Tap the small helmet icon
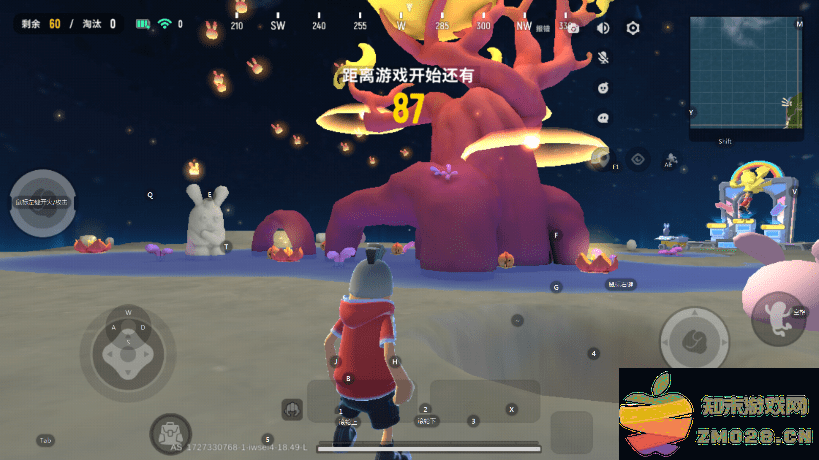The width and height of the screenshot is (819, 460). click(x=292, y=408)
